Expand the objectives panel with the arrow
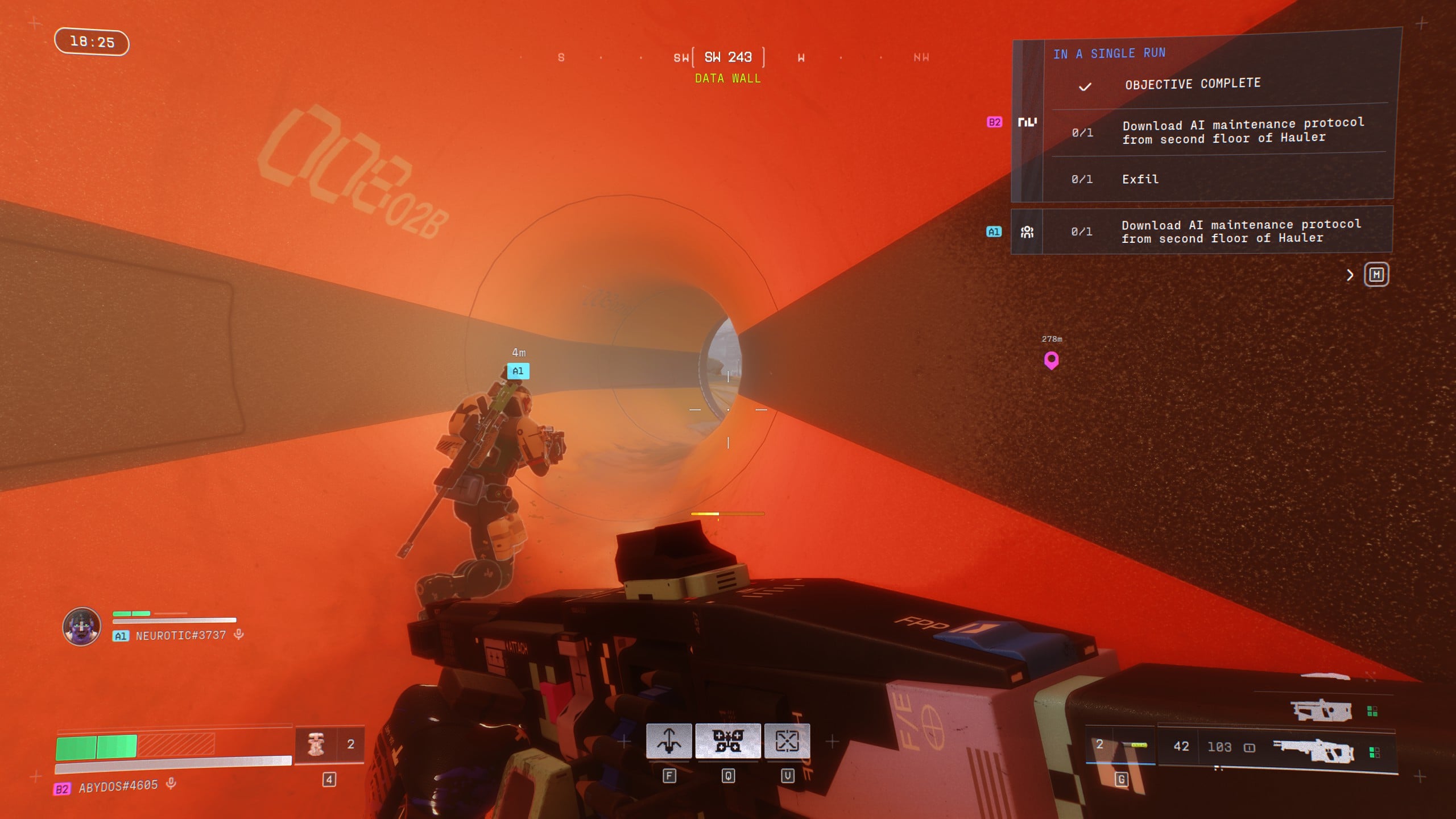The height and width of the screenshot is (819, 1456). pyautogui.click(x=1350, y=275)
